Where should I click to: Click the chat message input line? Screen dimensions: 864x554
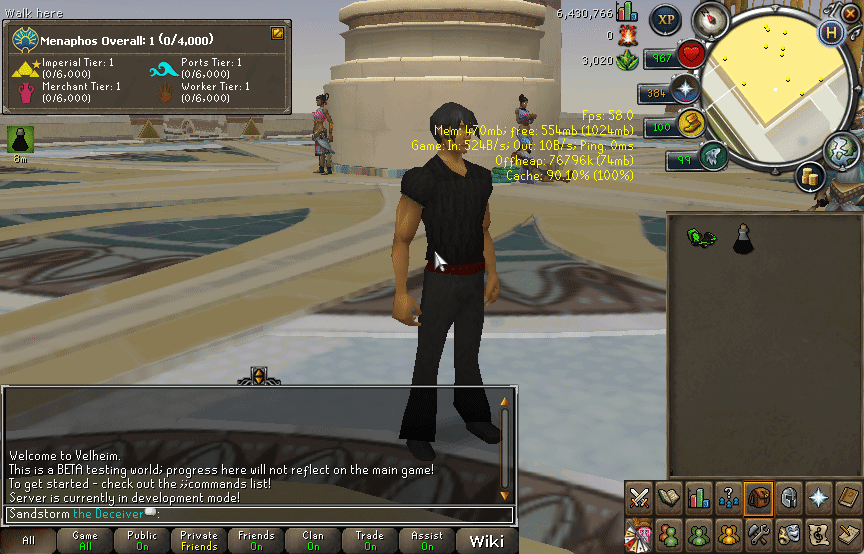pos(260,514)
